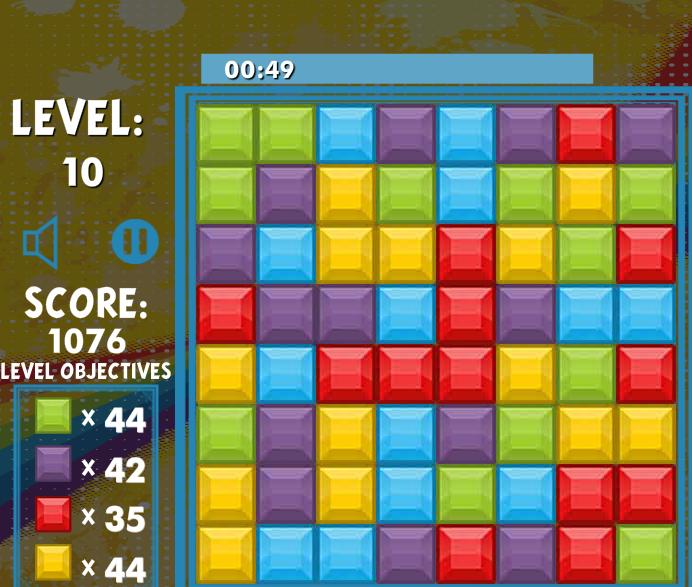
Task: Pause the game with the pause button
Action: (x=135, y=241)
